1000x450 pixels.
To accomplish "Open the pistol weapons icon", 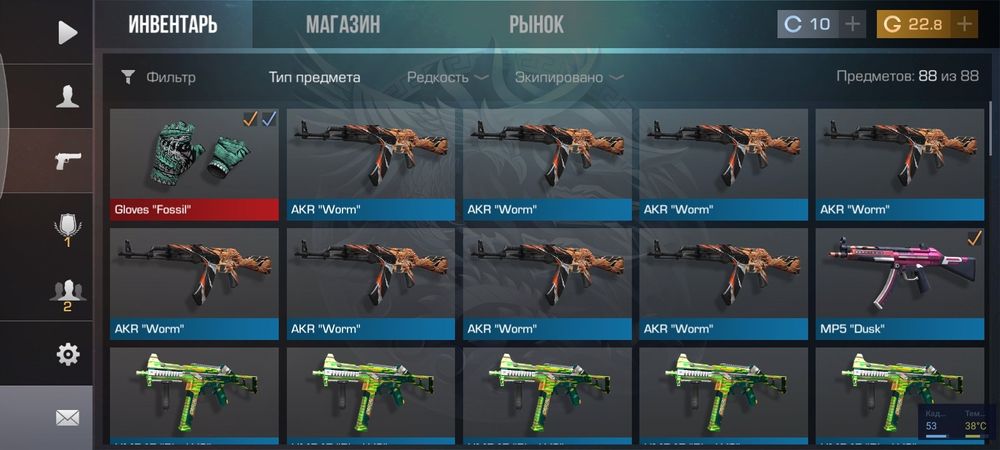I will pos(67,161).
